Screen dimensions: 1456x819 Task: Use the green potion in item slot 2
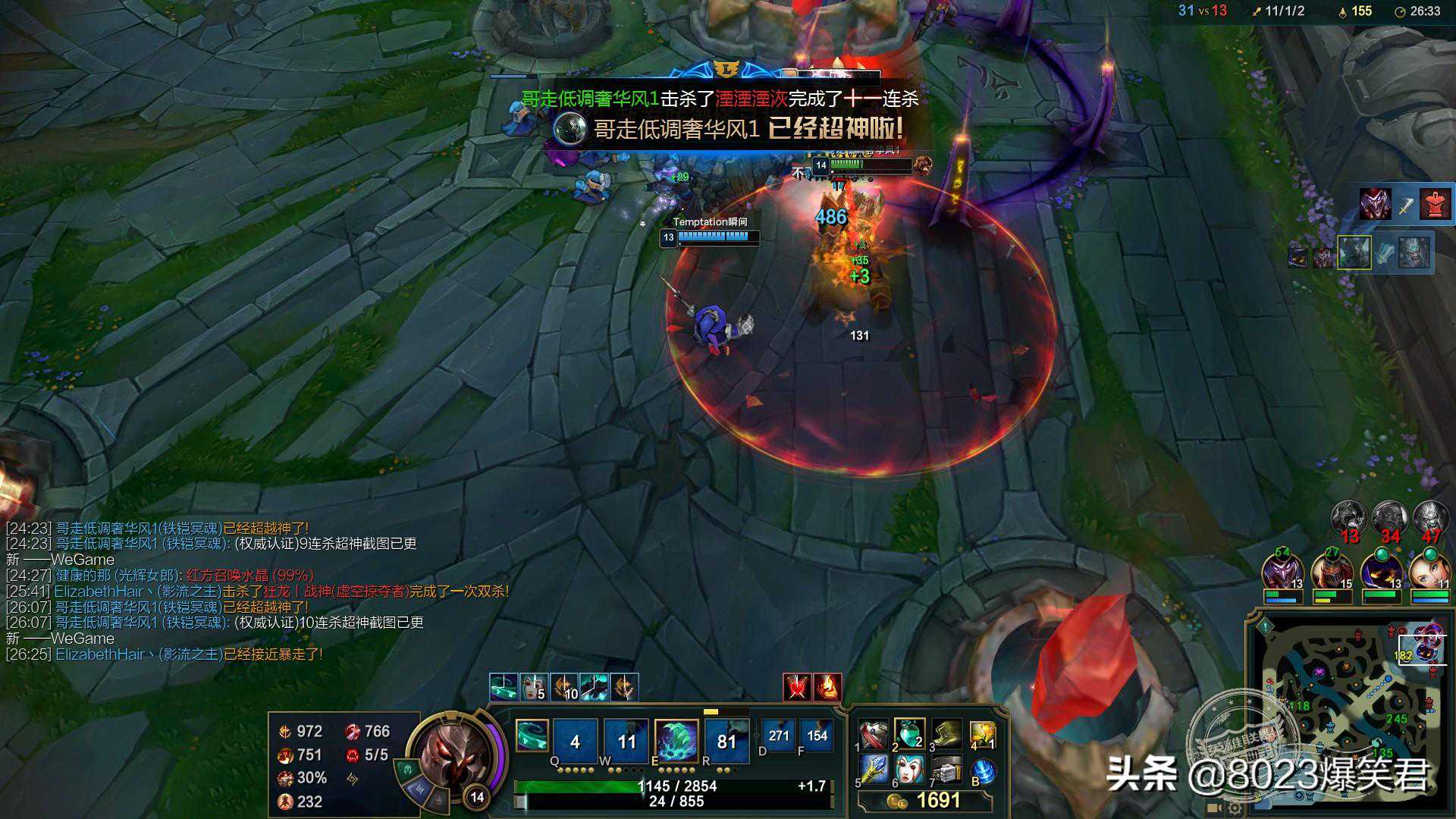point(909,734)
